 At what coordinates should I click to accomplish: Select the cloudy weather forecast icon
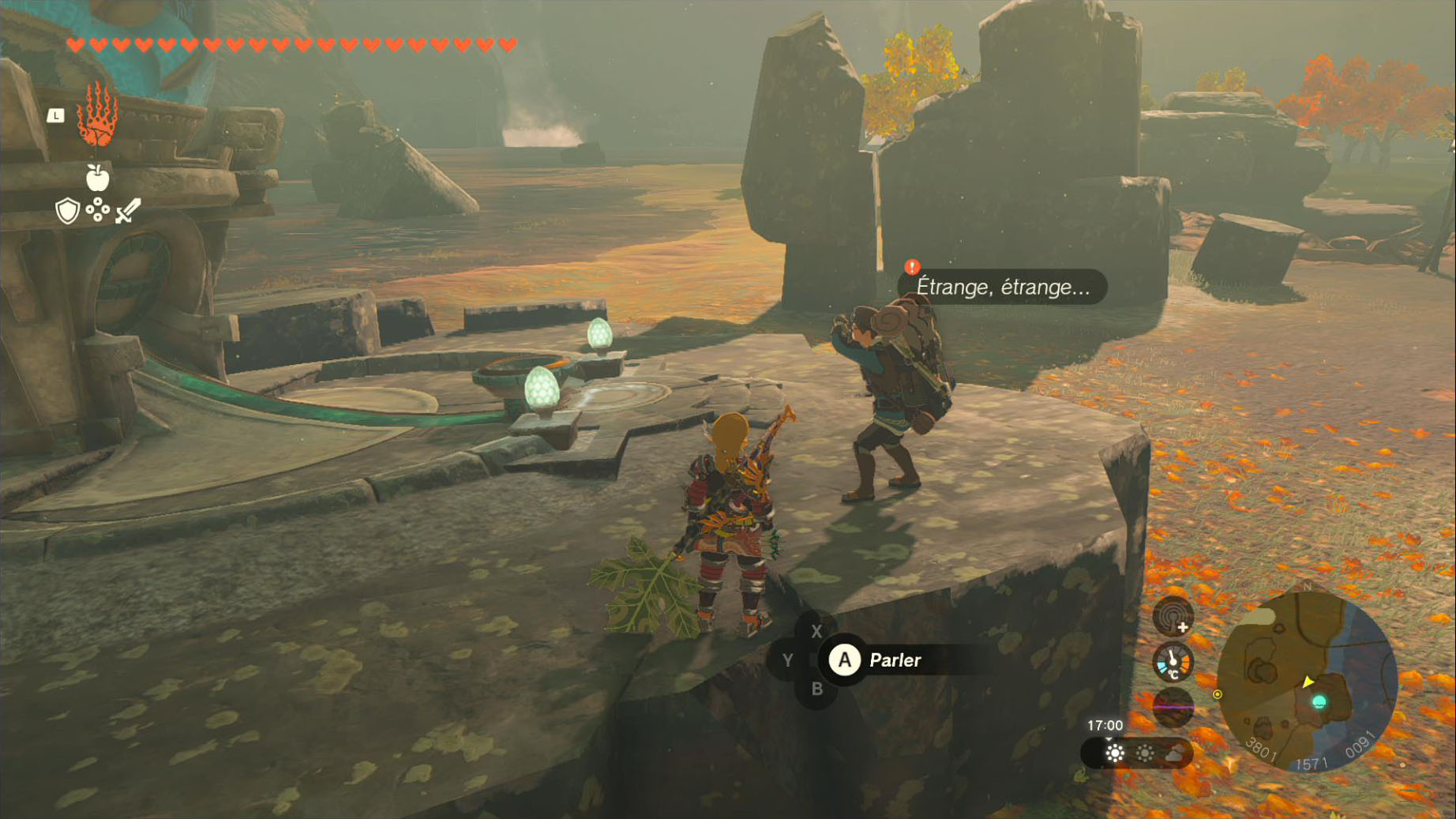click(1176, 753)
